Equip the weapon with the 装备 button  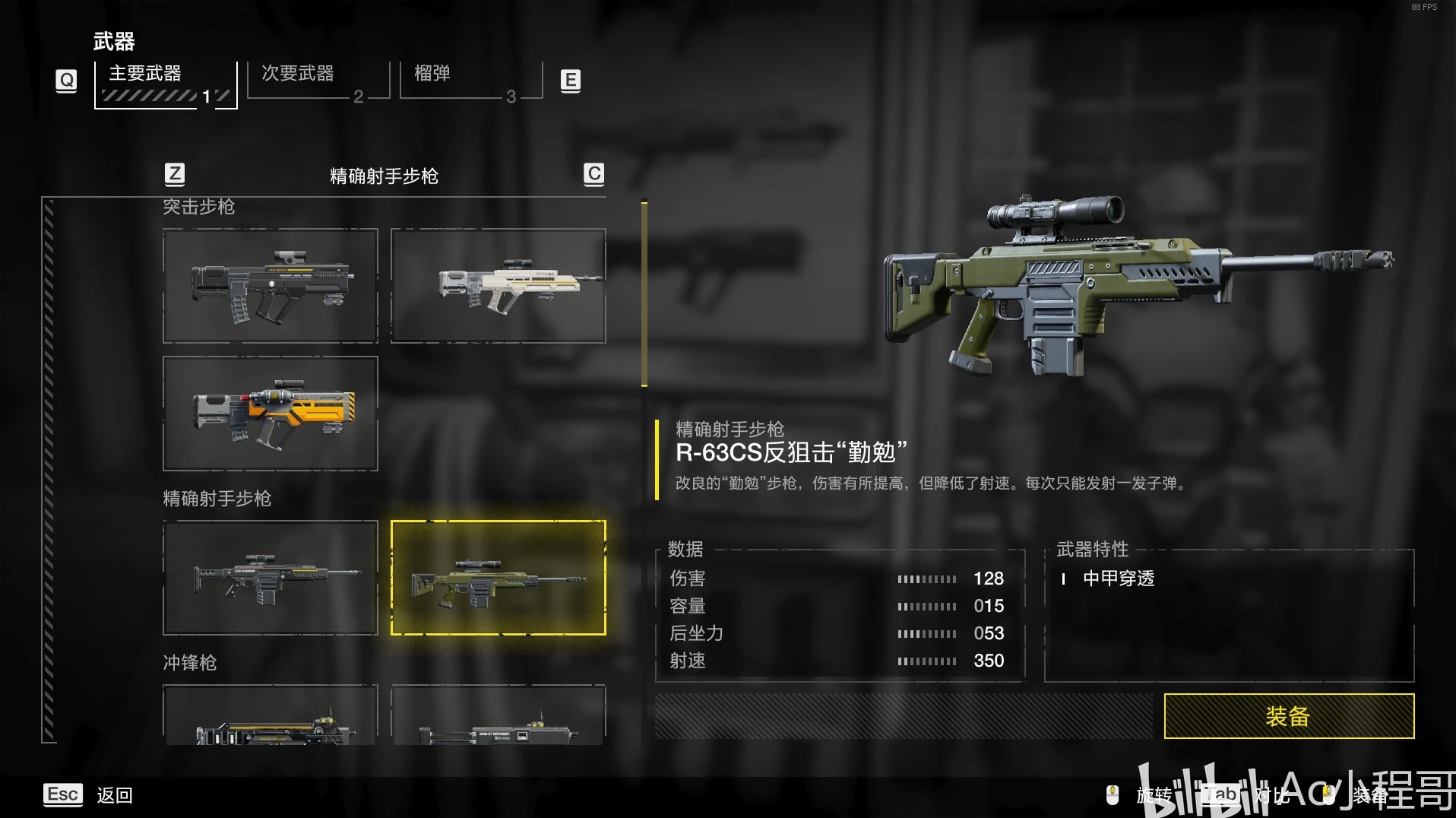(1288, 715)
